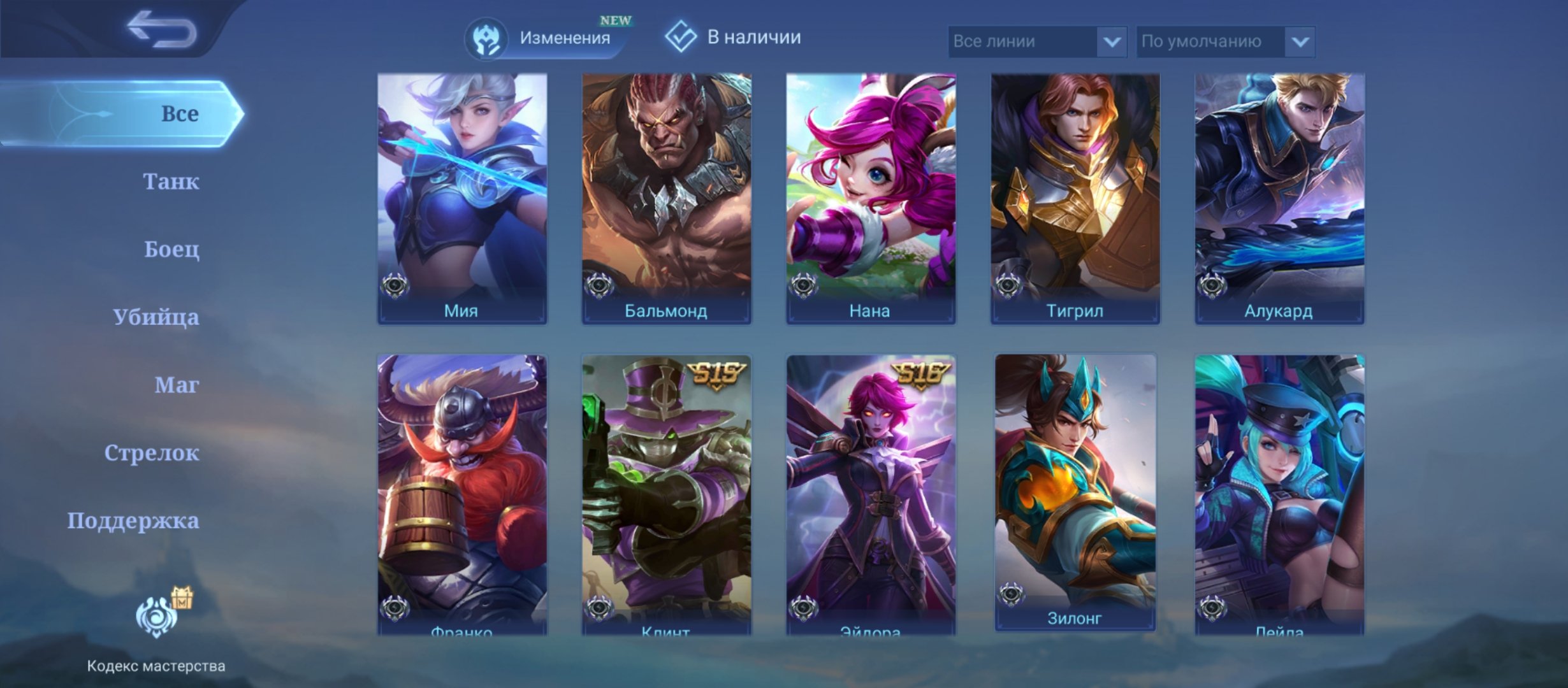Viewport: 1568px width, 688px height.
Task: Switch to the Танк category
Action: point(171,182)
